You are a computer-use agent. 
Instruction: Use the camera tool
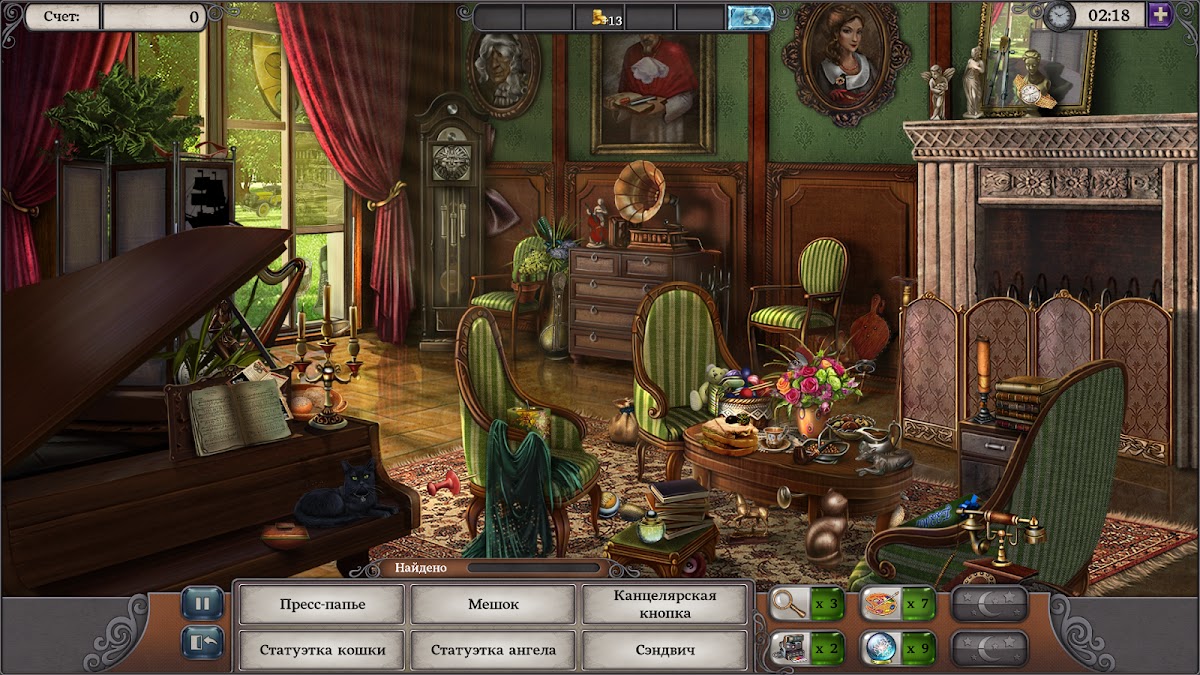click(x=790, y=648)
